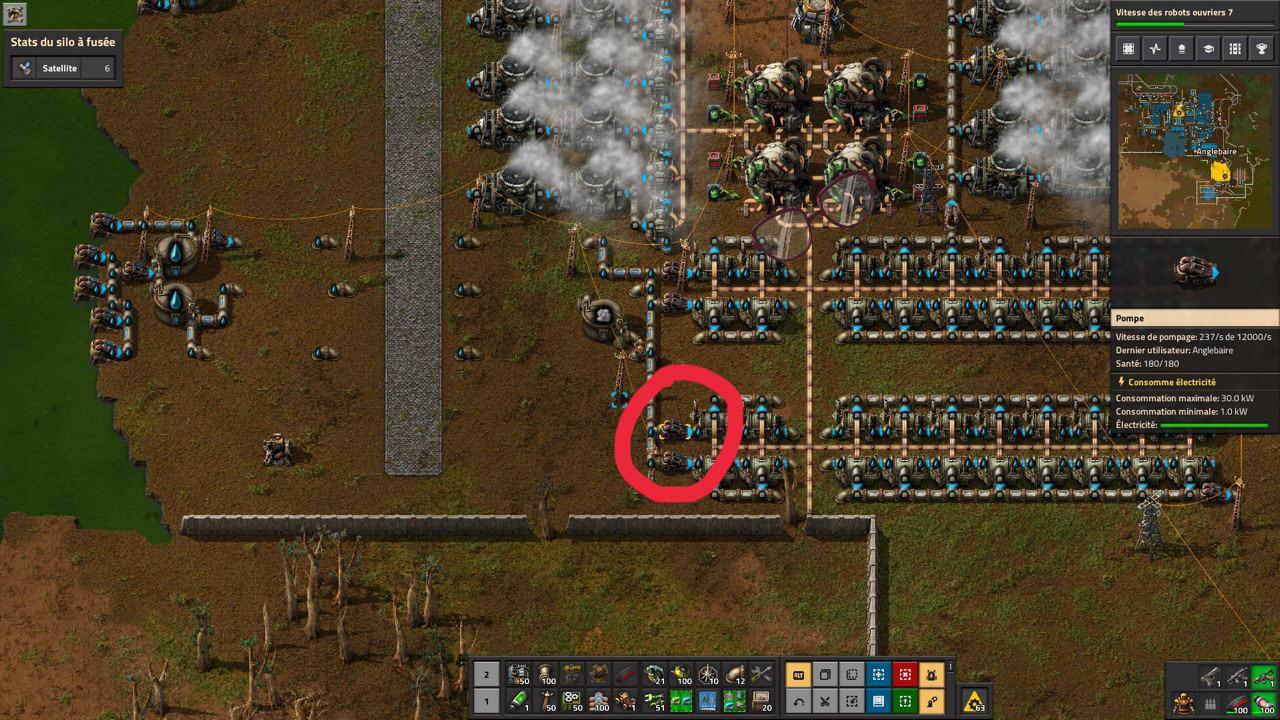The width and height of the screenshot is (1280, 720).
Task: View the production statistics graph
Action: (x=1156, y=47)
